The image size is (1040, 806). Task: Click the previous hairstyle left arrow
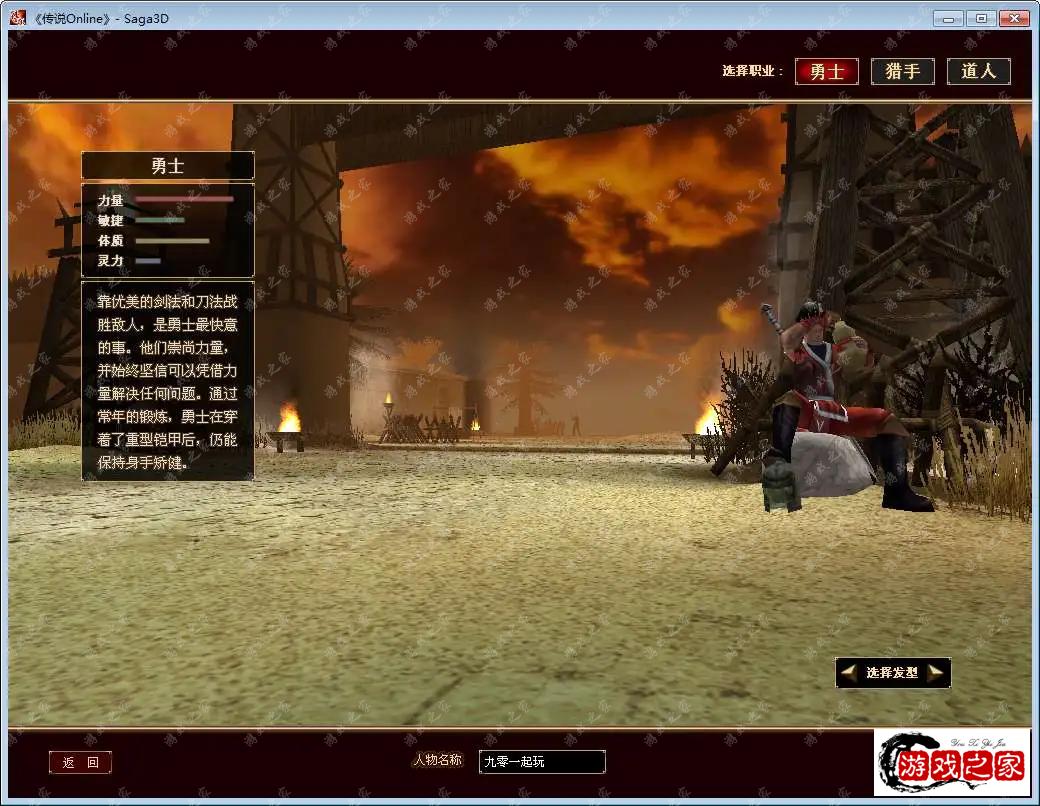(849, 673)
